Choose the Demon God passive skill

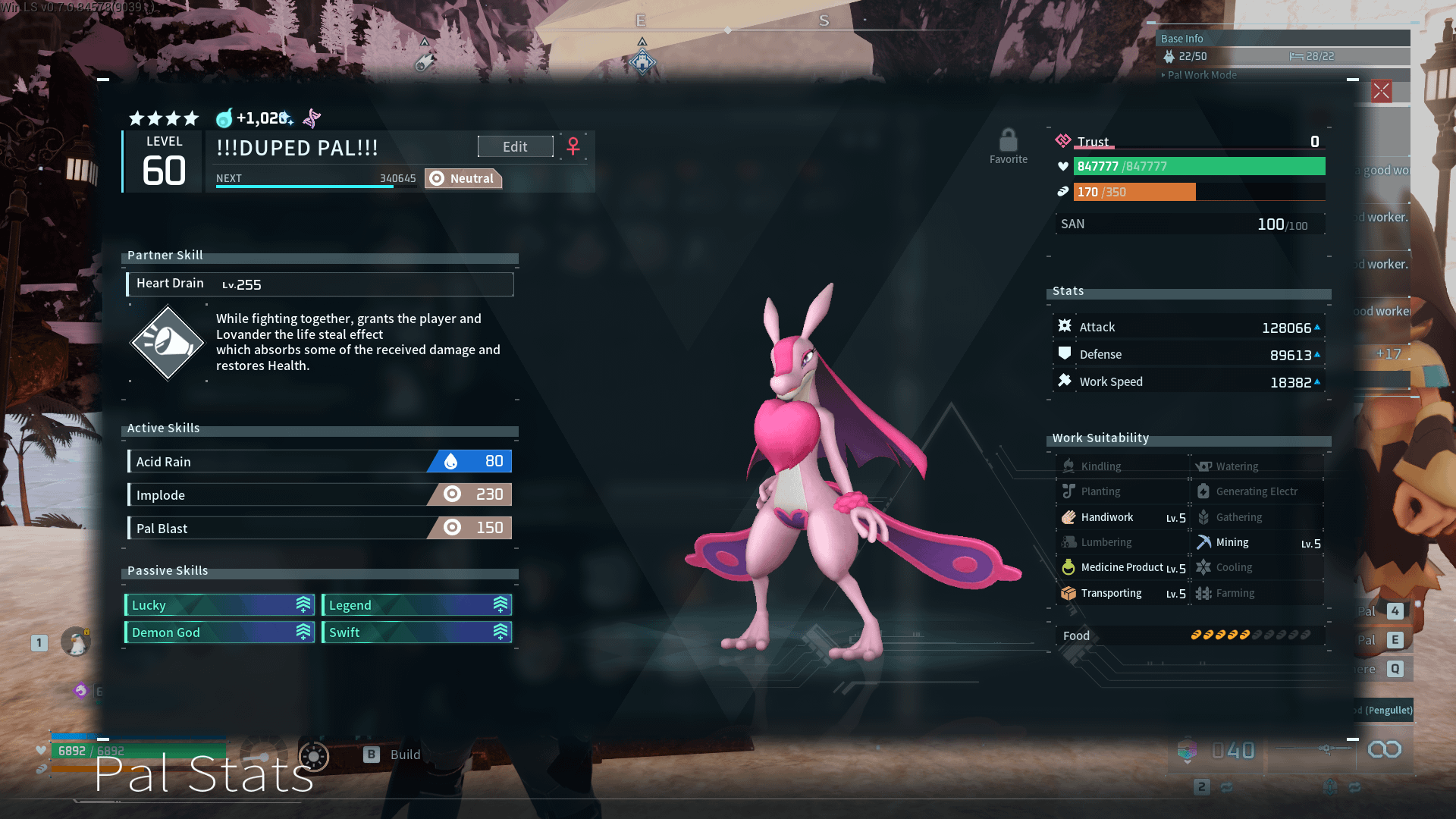[219, 632]
